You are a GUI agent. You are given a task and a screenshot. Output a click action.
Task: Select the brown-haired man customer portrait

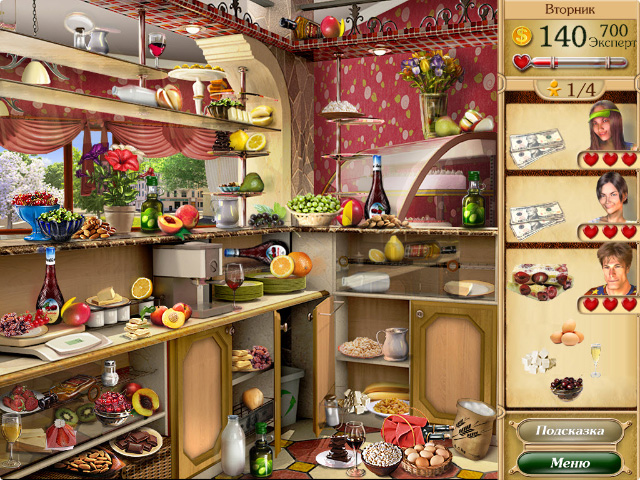612,269
